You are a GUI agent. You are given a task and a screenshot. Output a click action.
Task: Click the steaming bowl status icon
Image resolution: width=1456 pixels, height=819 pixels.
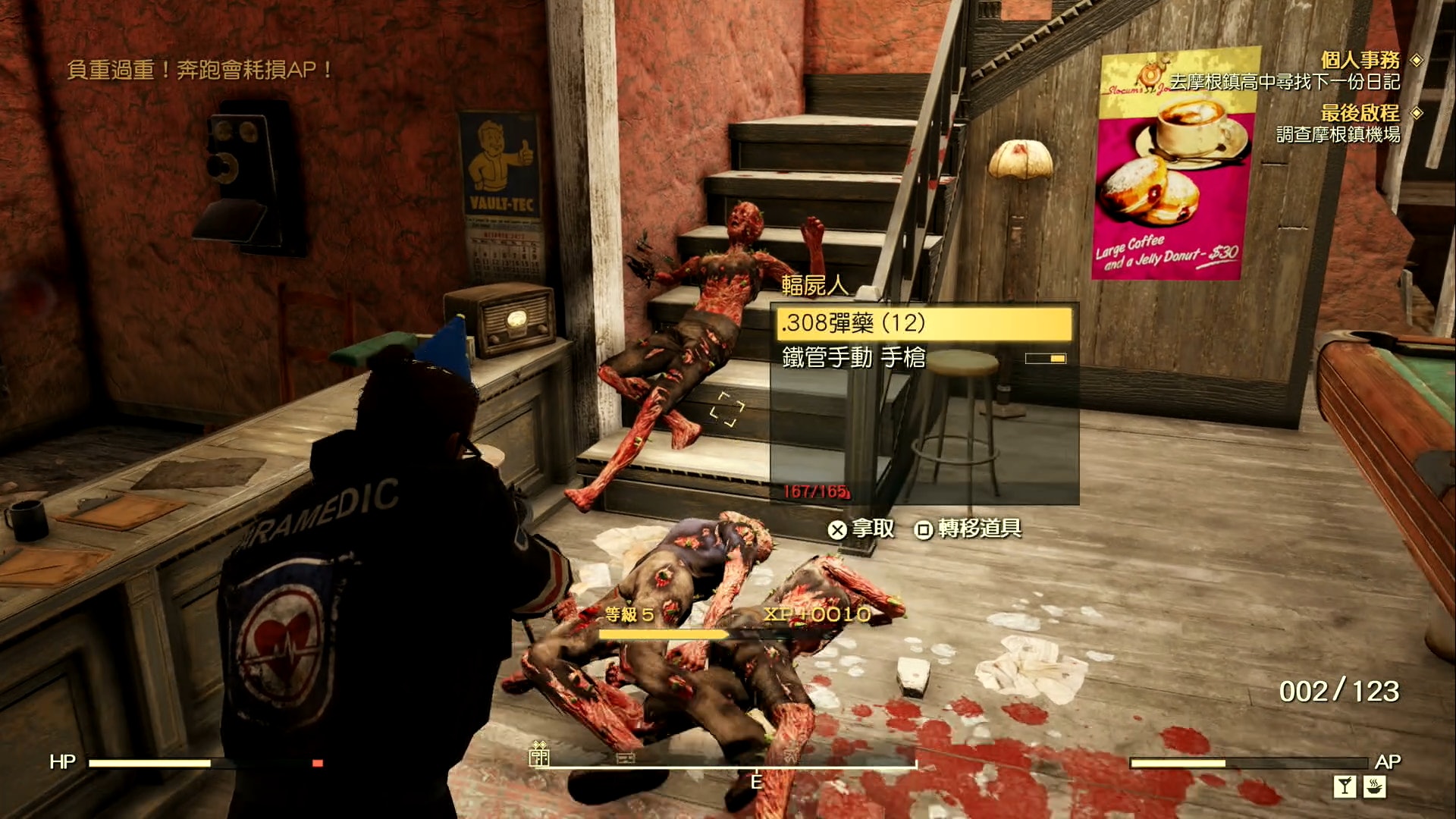pos(1375,786)
